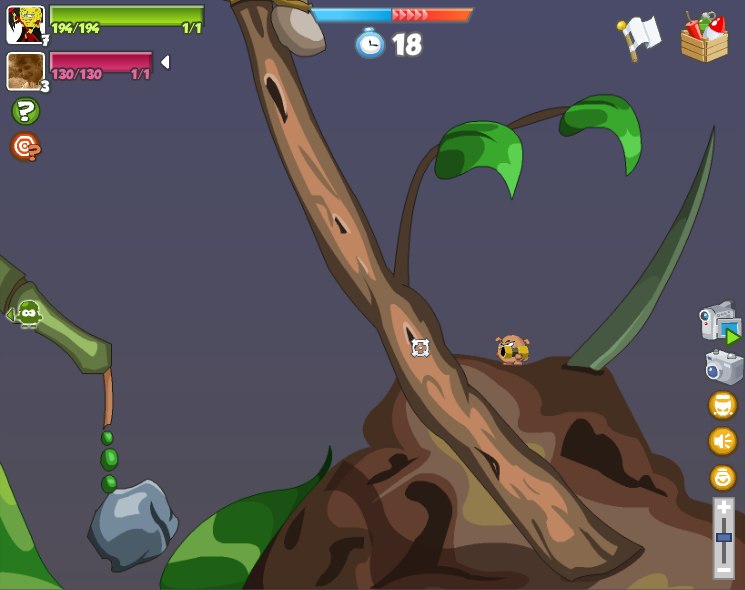This screenshot has height=590, width=745.
Task: Click the video camera replay icon
Action: pyautogui.click(x=719, y=322)
